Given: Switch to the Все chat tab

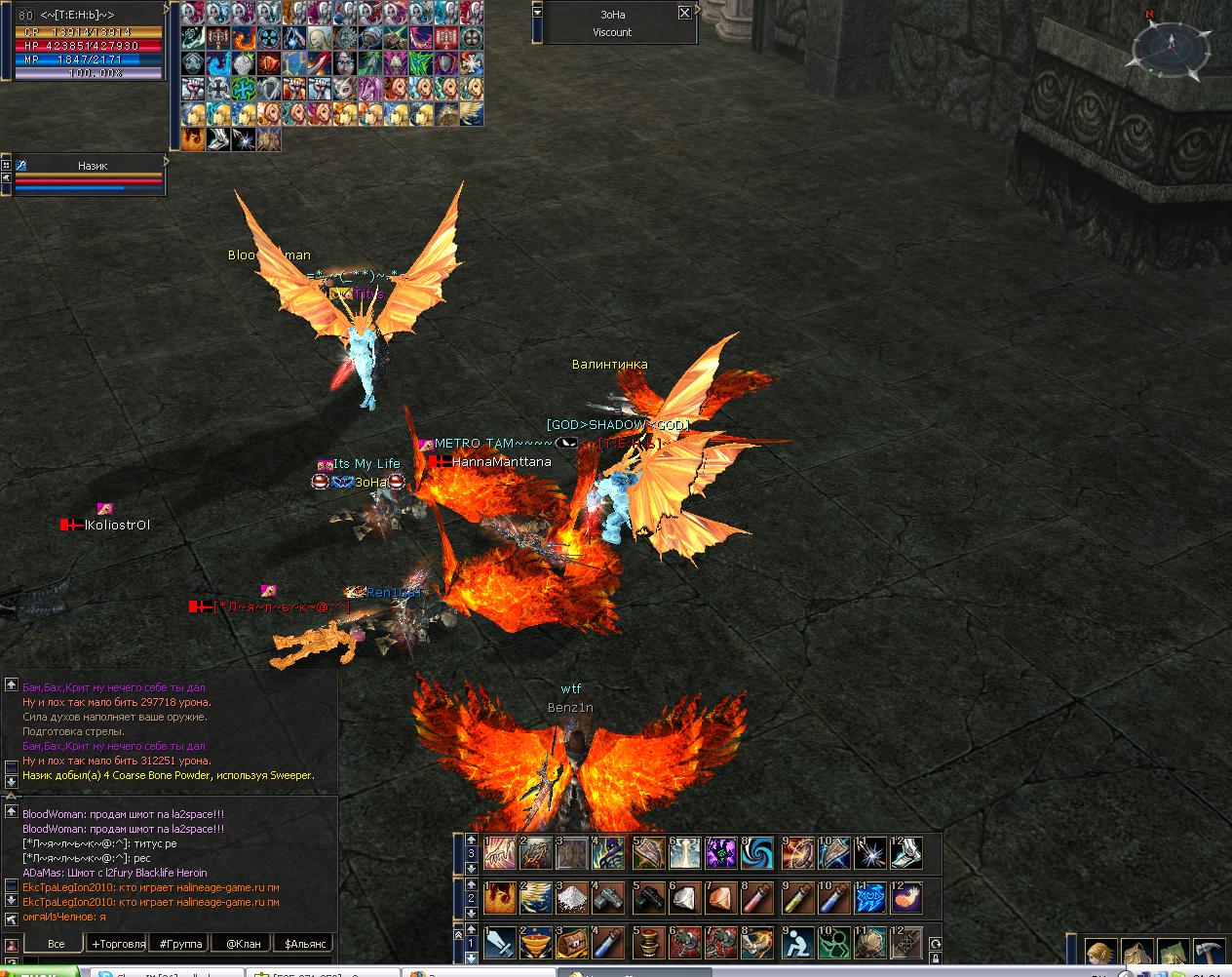Looking at the screenshot, I should pyautogui.click(x=56, y=943).
